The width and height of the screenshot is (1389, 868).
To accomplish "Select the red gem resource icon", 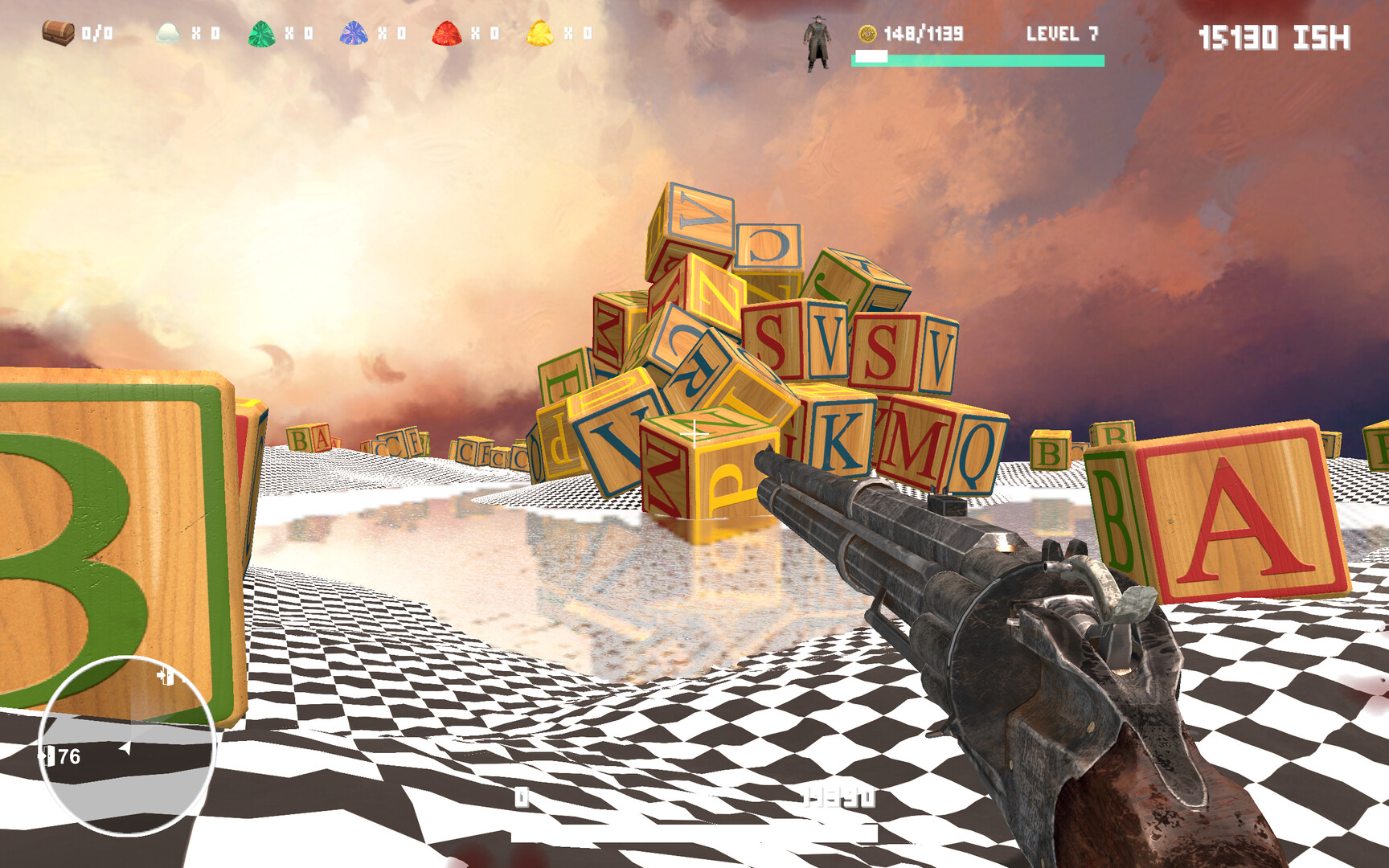I will (x=447, y=33).
